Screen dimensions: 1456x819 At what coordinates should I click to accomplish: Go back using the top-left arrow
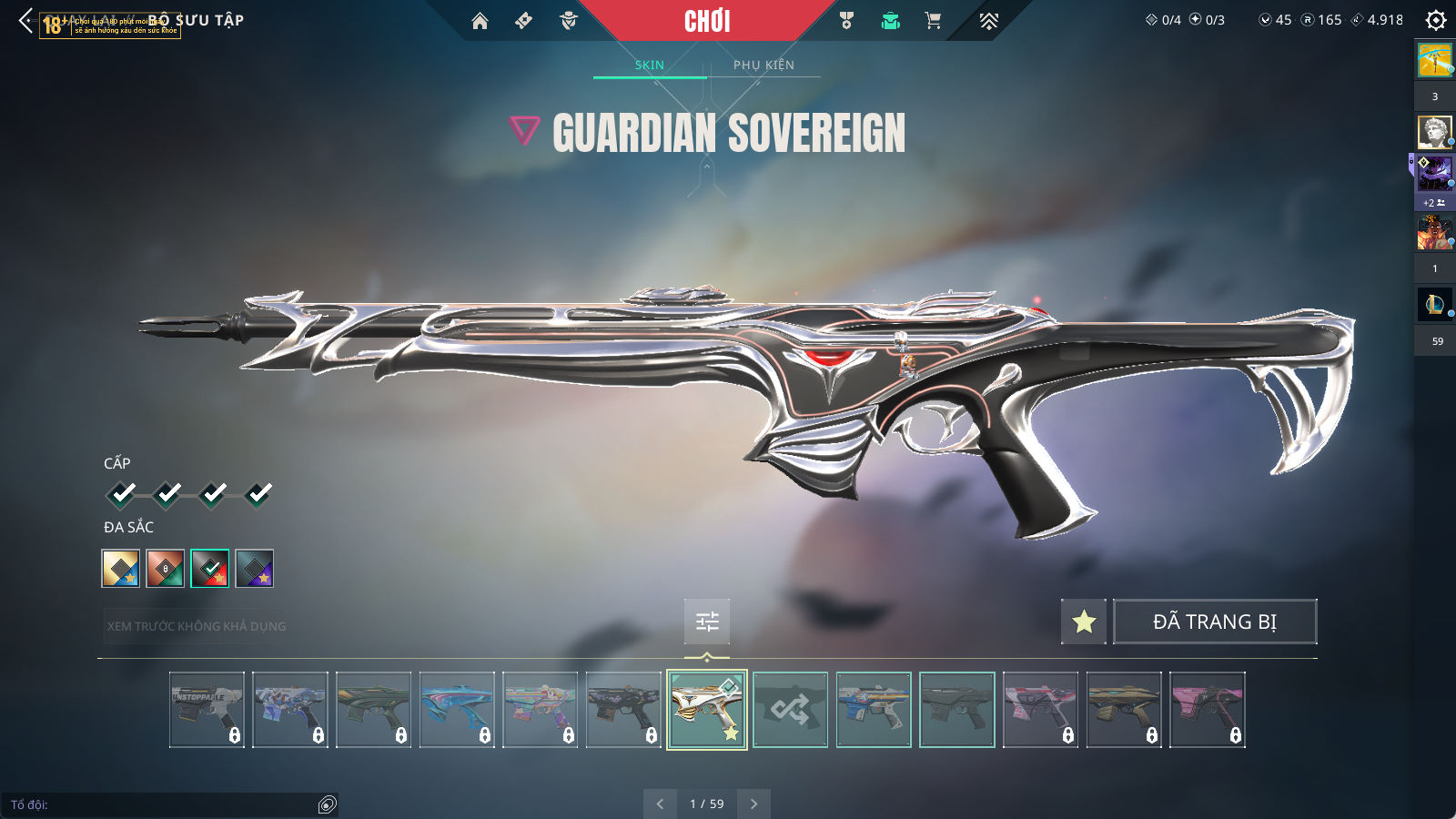25,20
